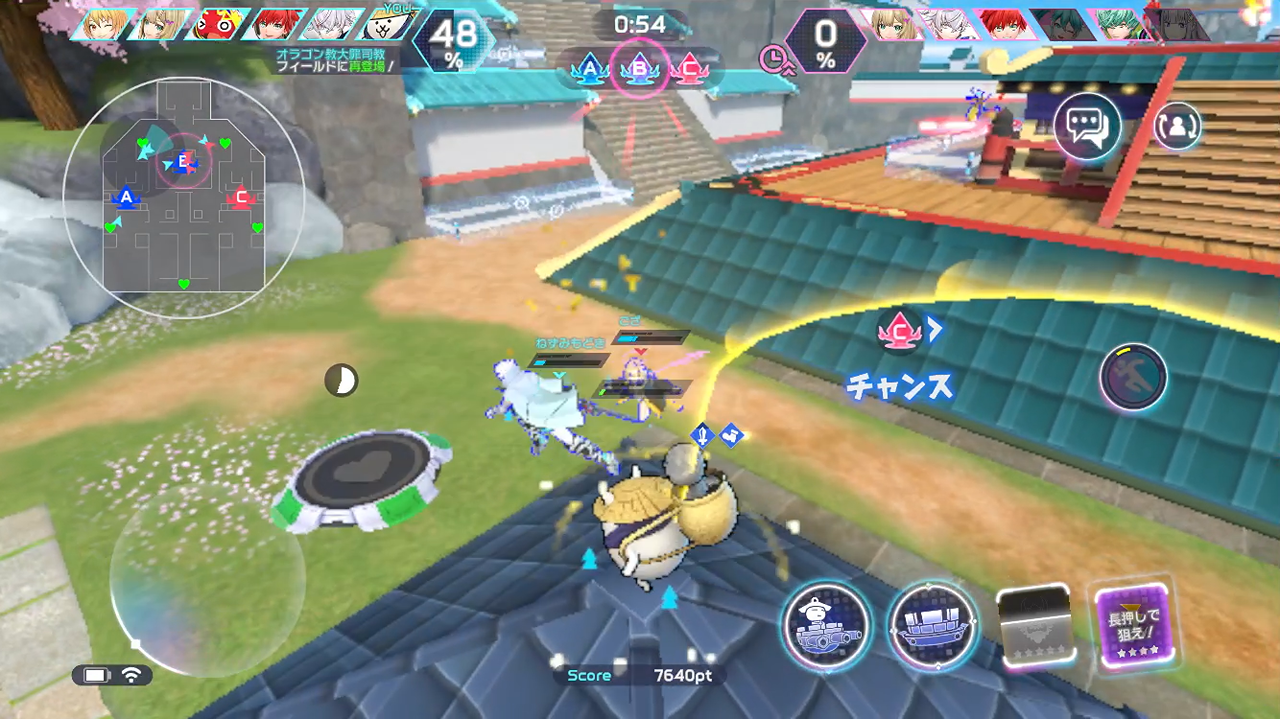Use the cannon ship hero ability
Screen dimensions: 1280x719
(x=826, y=625)
